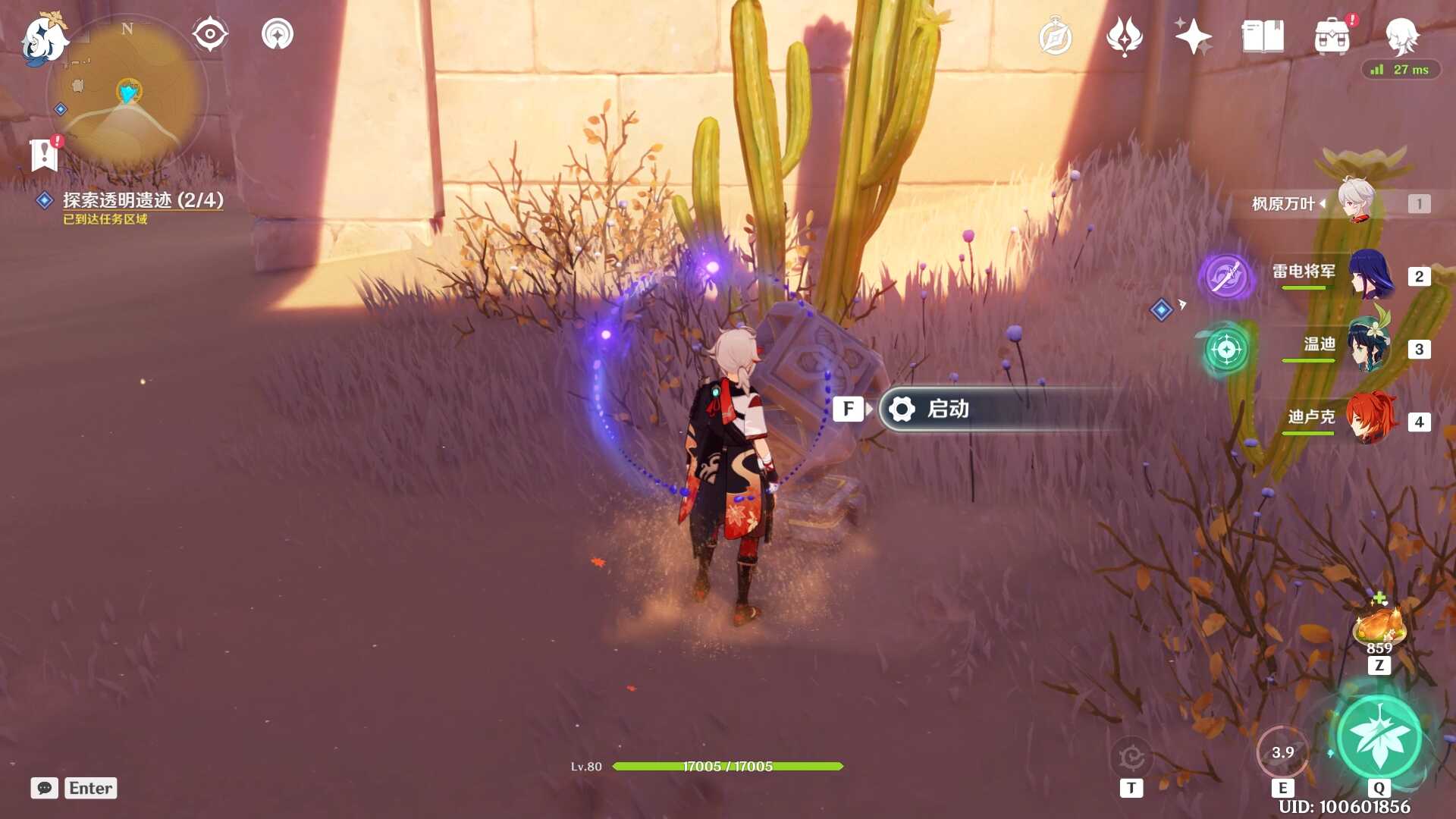The width and height of the screenshot is (1456, 819).
Task: Open the backpack inventory
Action: [x=1332, y=37]
